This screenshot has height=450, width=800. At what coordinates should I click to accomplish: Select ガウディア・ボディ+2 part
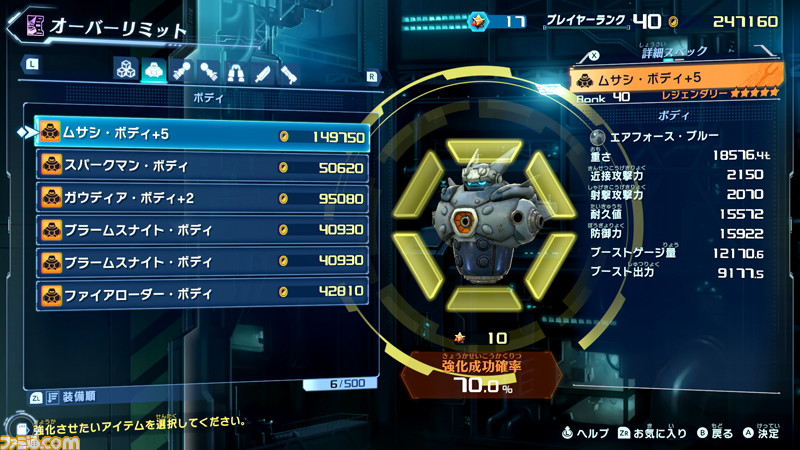(x=202, y=197)
